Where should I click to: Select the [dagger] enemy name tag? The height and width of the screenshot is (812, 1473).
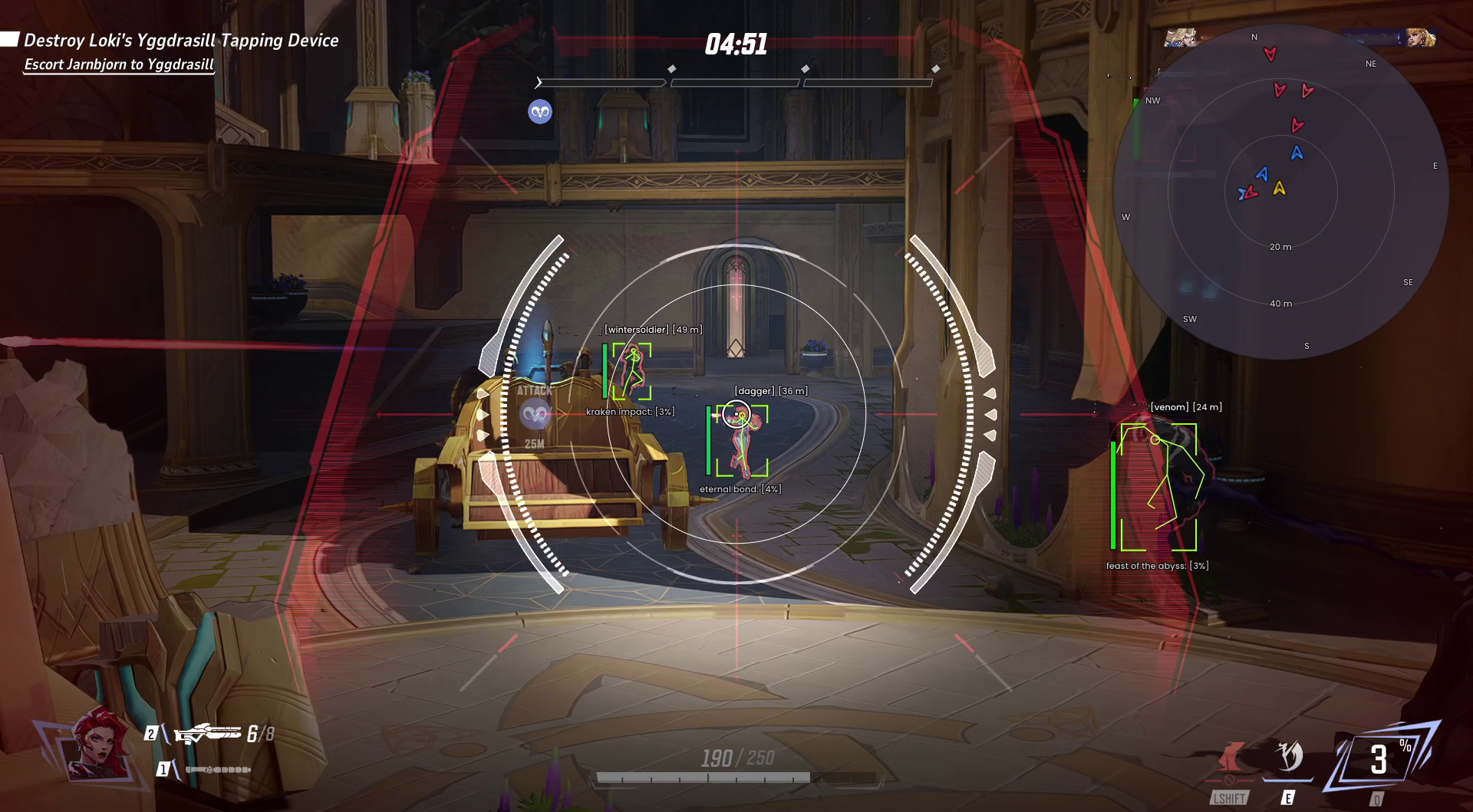coord(770,391)
